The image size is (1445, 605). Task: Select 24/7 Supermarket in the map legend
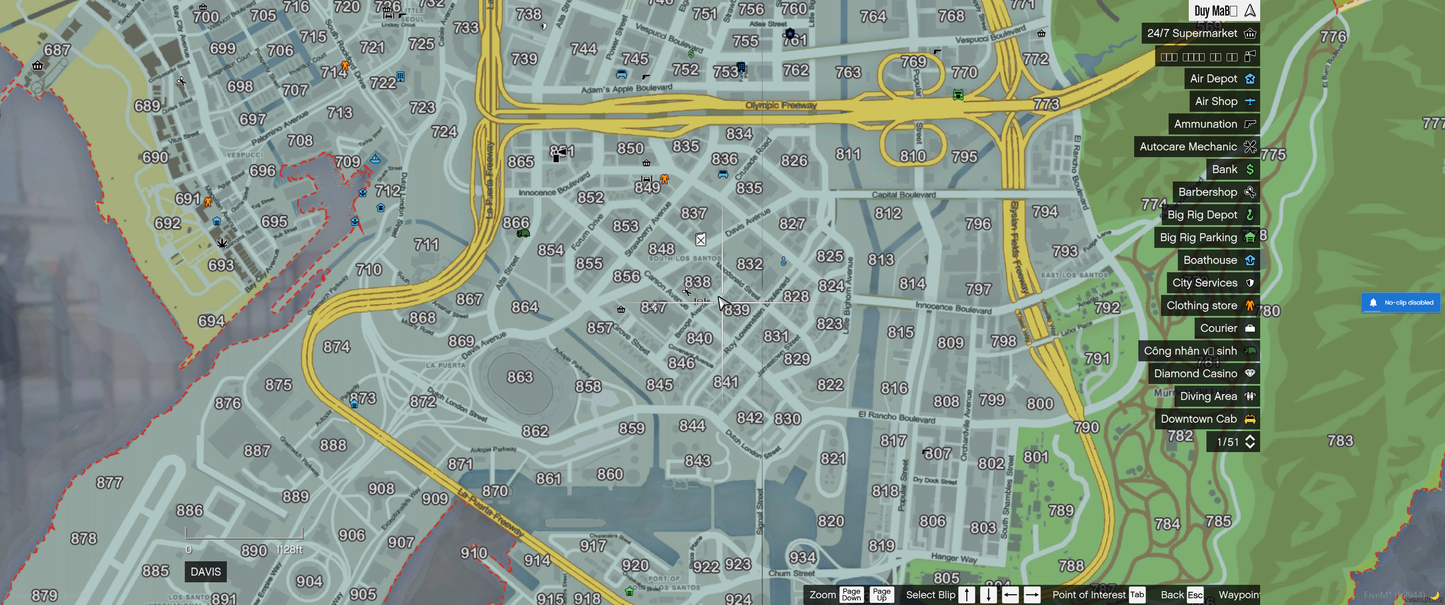coord(1200,33)
